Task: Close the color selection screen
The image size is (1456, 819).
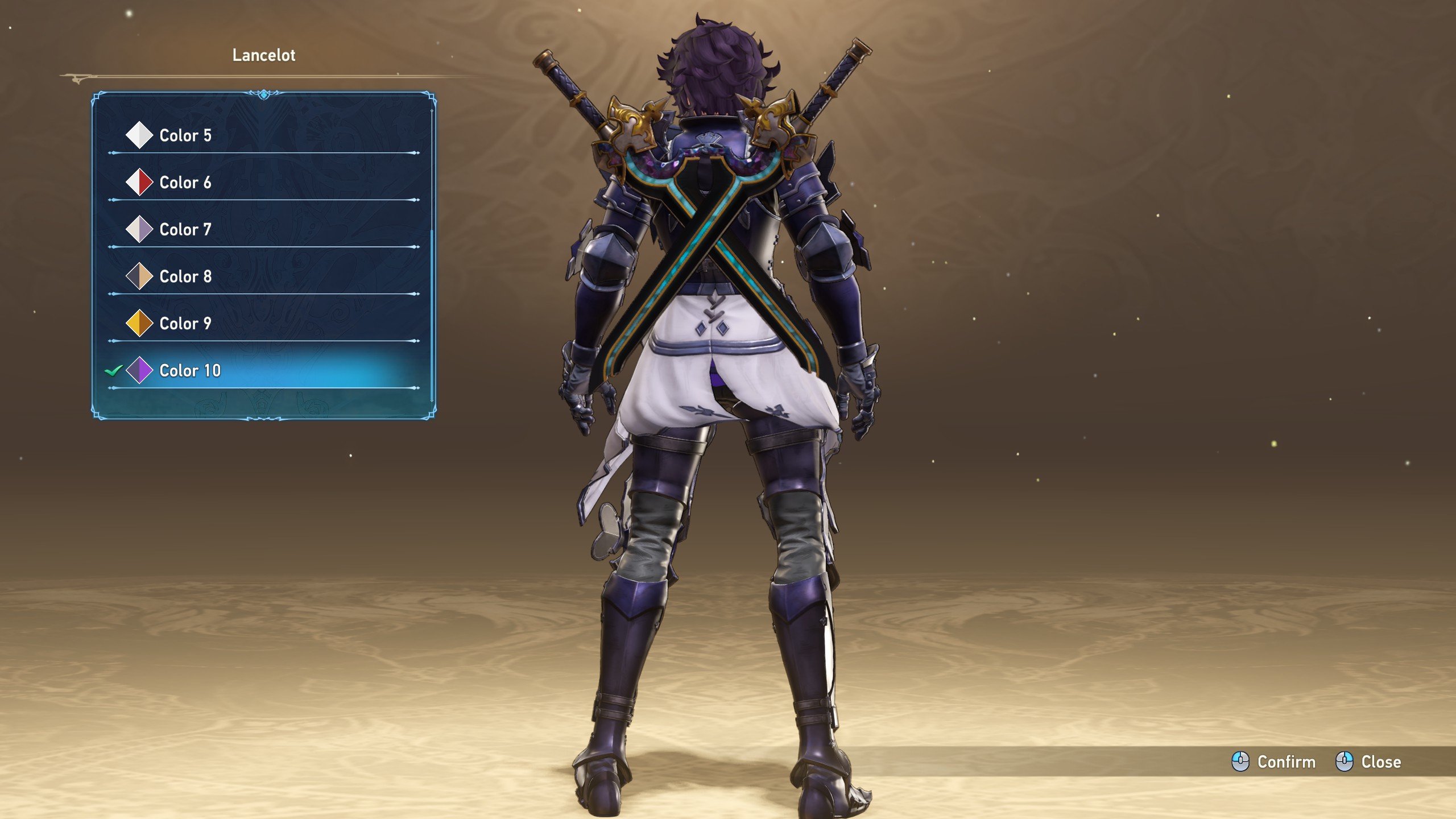Action: click(x=1368, y=762)
